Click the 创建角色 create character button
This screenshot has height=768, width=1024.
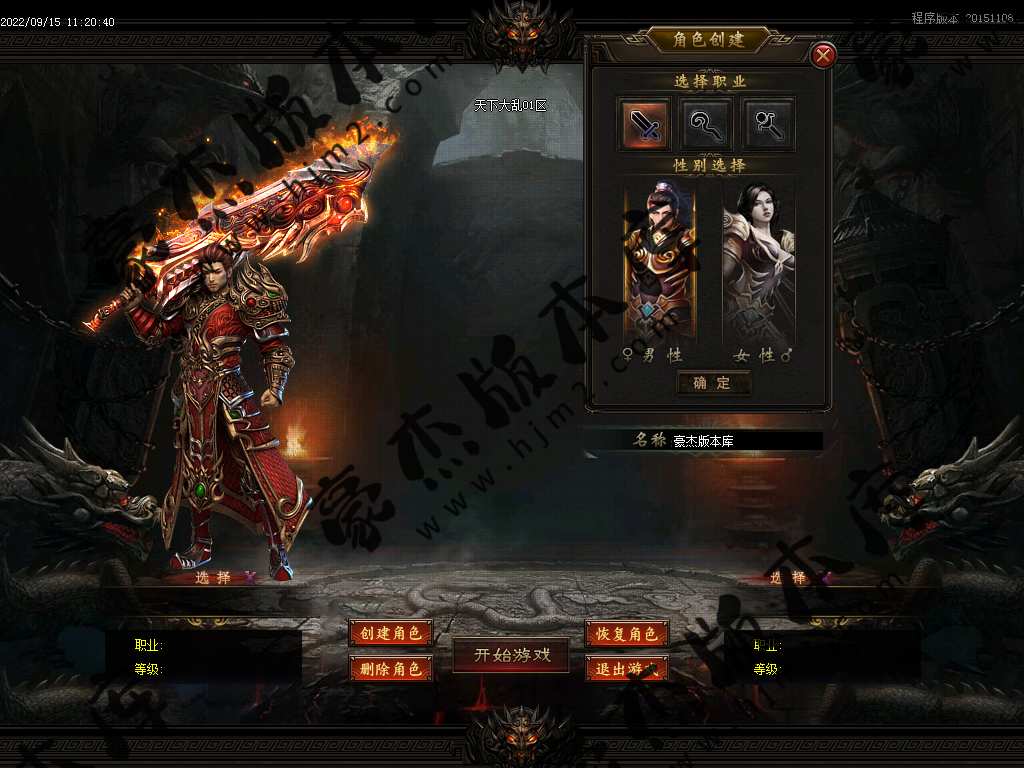(x=391, y=633)
